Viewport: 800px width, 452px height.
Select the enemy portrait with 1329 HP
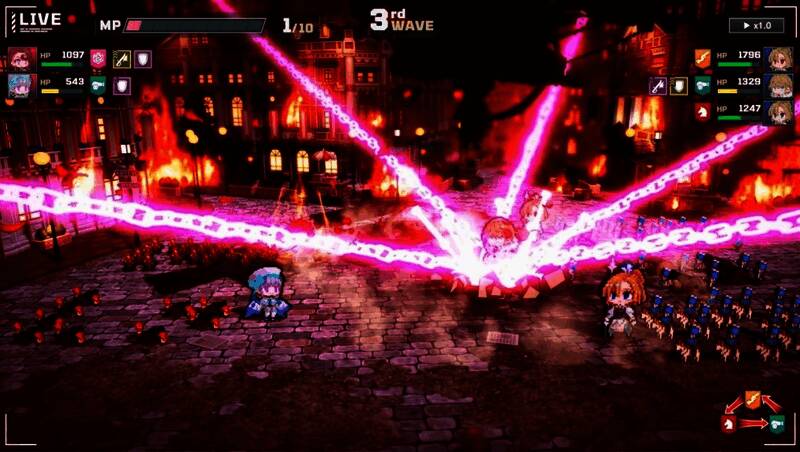click(780, 85)
